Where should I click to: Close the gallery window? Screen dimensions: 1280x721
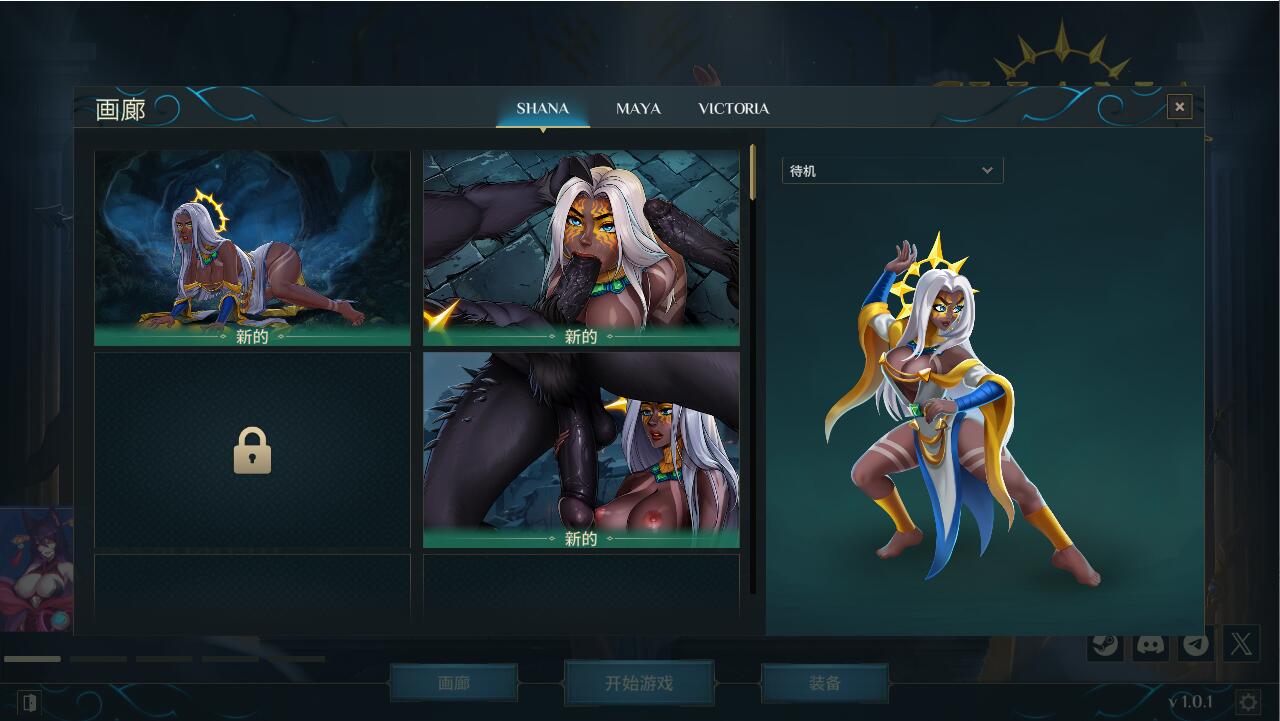[1179, 107]
